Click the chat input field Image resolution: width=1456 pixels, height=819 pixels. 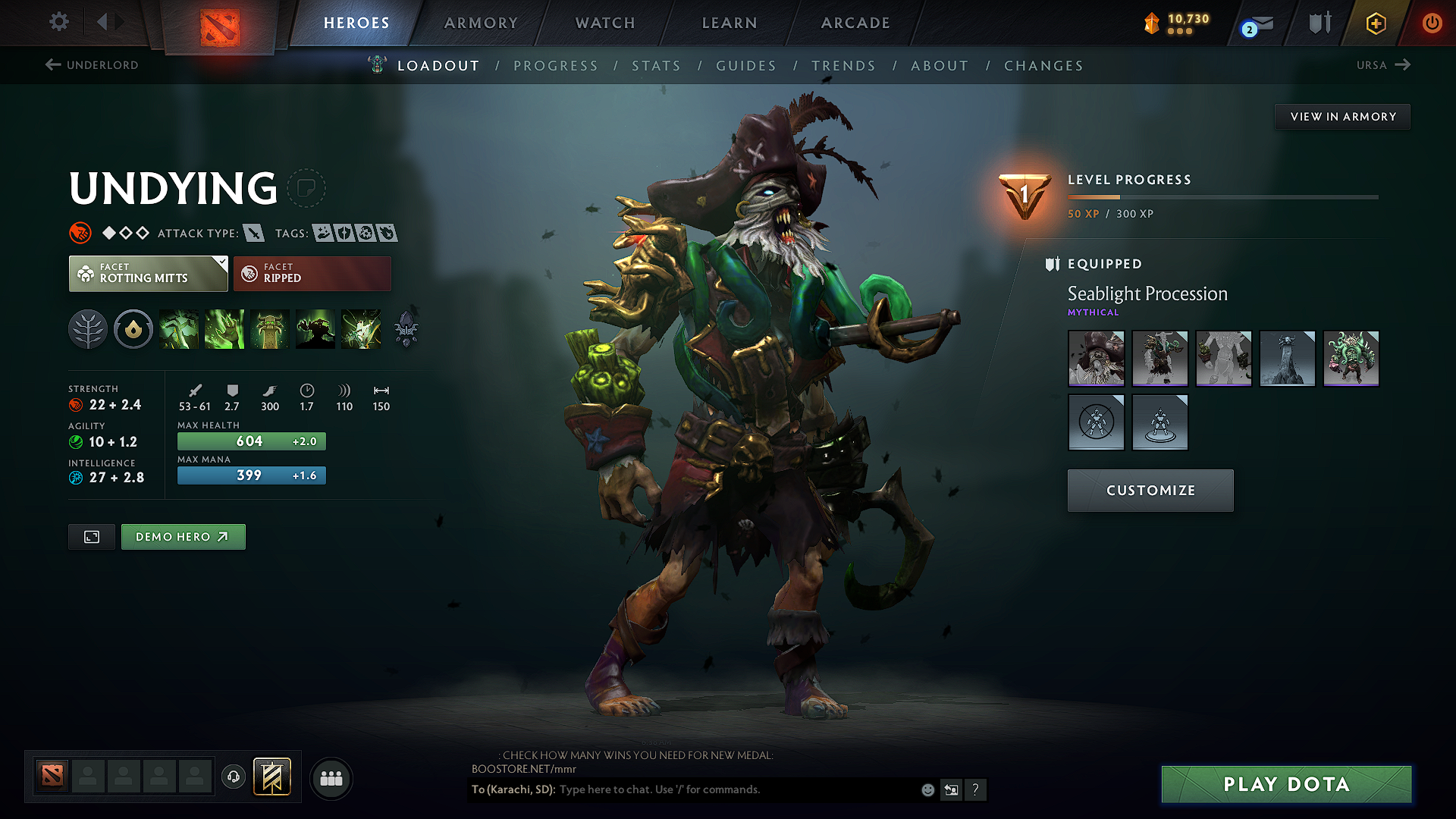736,789
